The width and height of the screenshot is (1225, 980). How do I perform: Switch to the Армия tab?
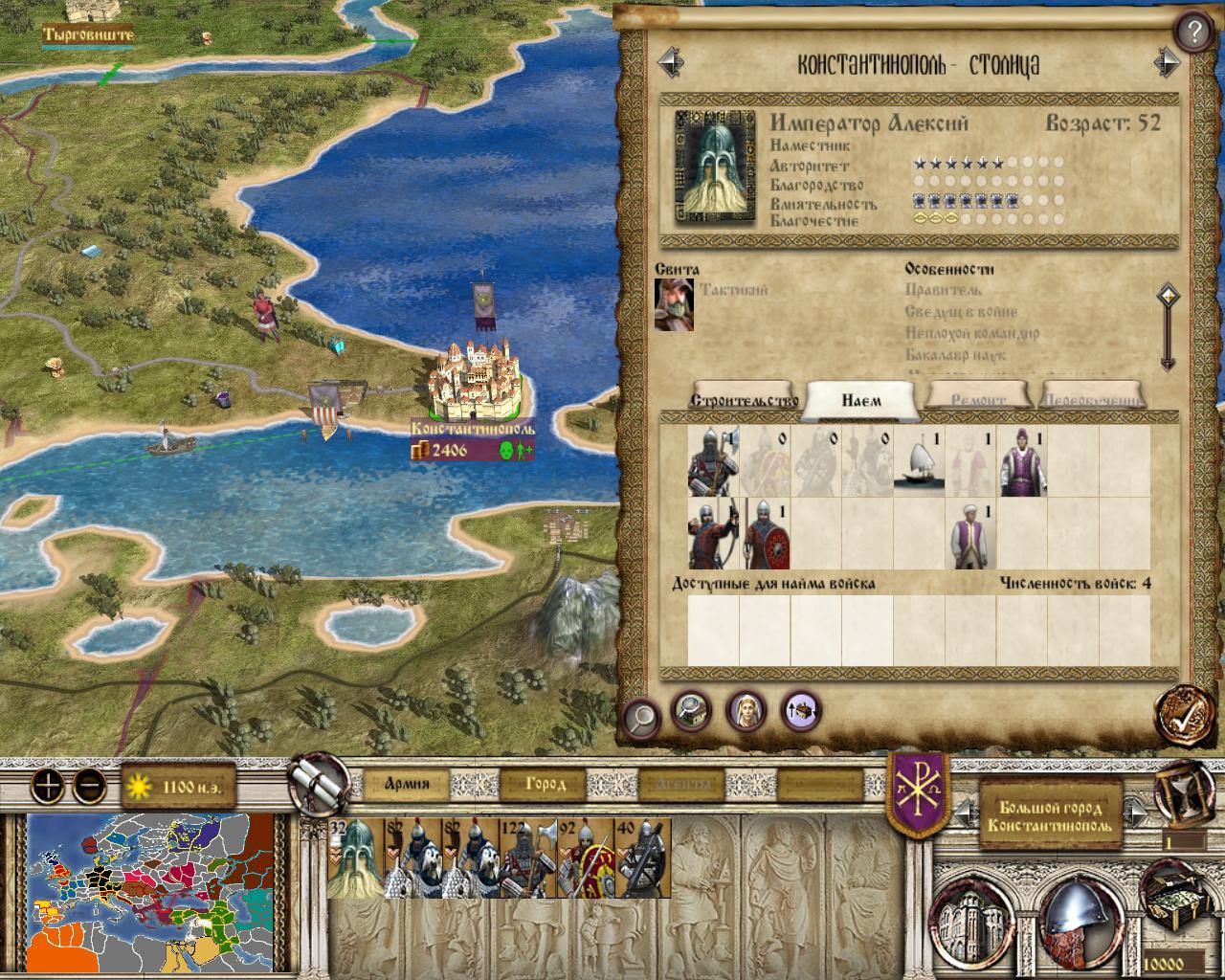(x=407, y=785)
